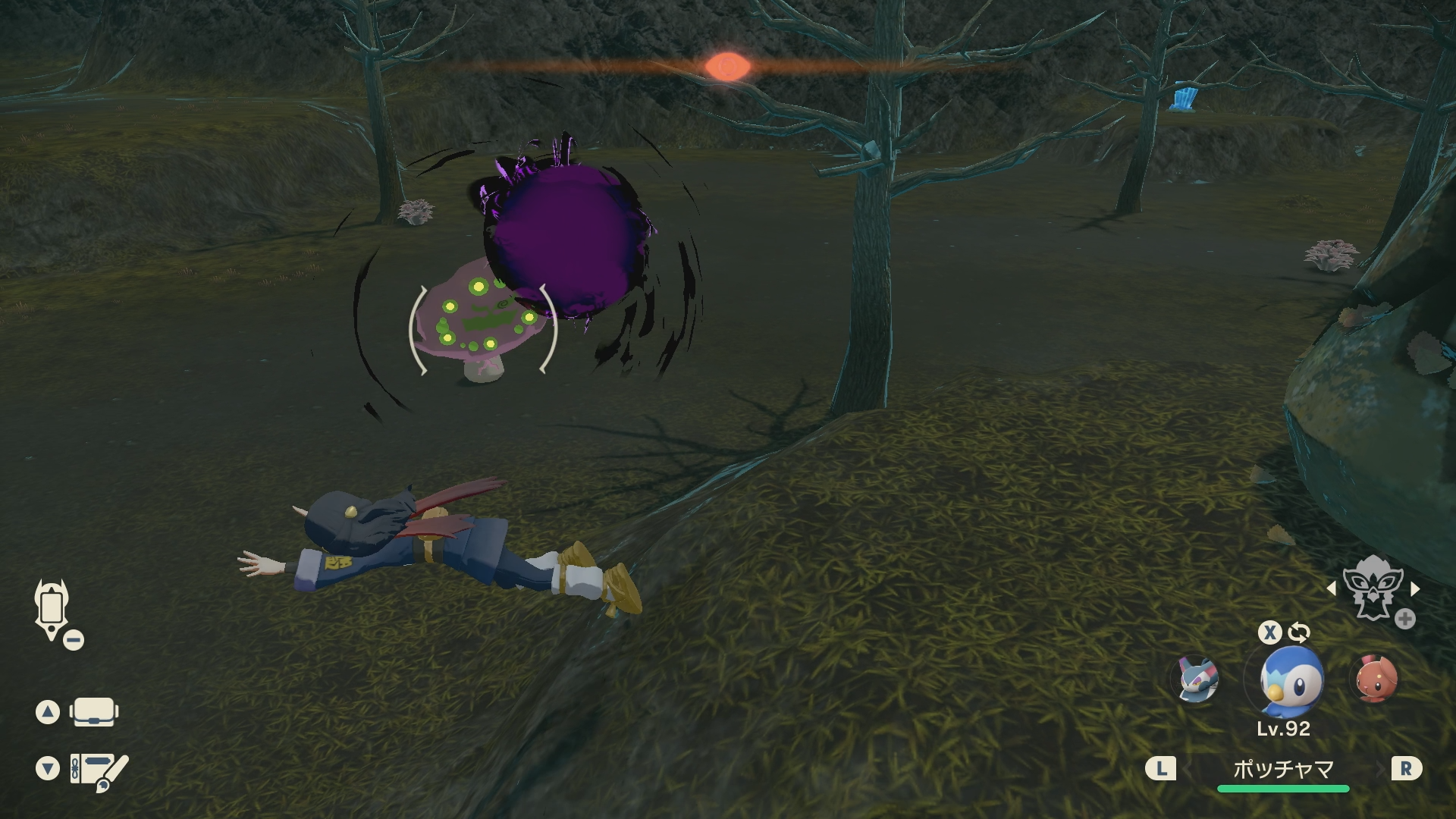
Task: Click the left arrow beside the ride icon
Action: (1332, 588)
